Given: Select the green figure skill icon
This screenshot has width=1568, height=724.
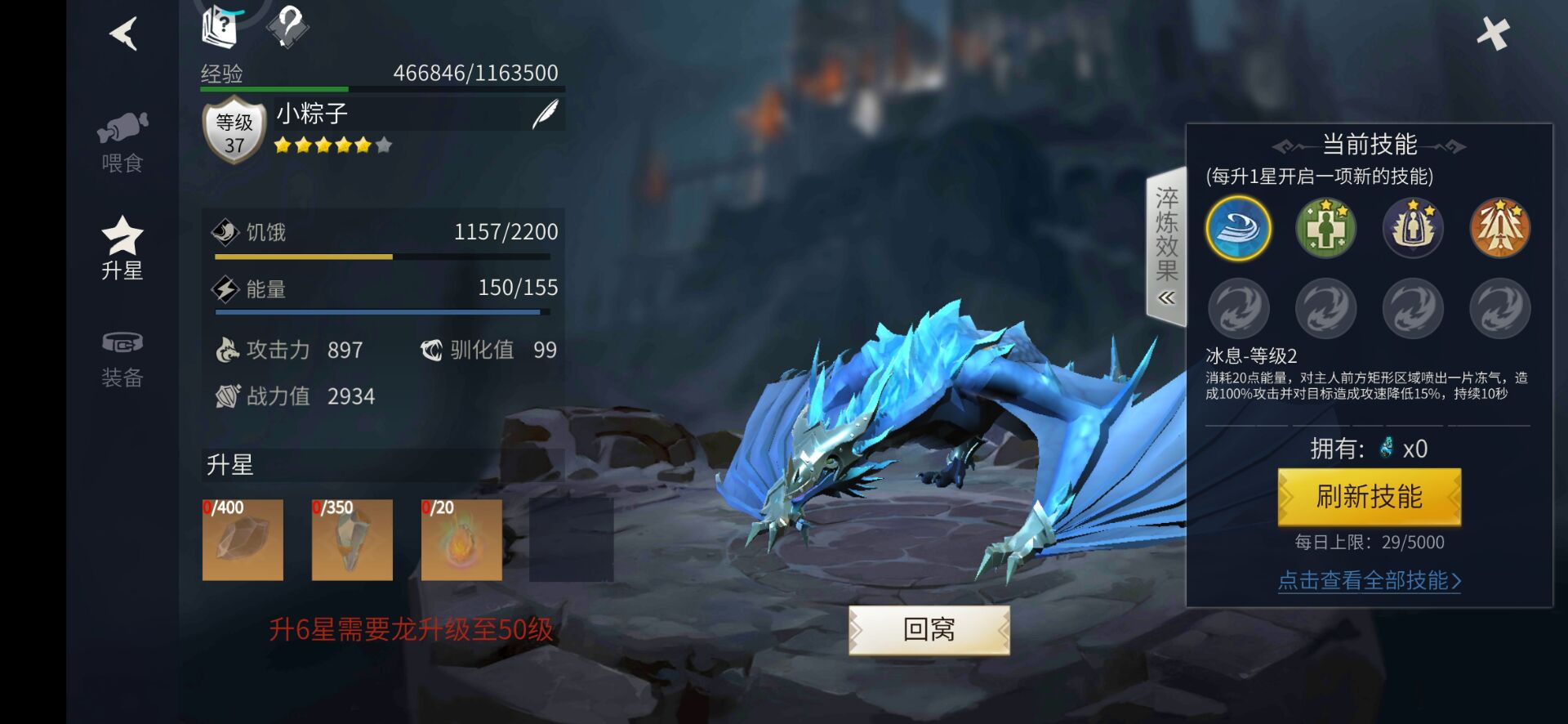Looking at the screenshot, I should (1325, 229).
